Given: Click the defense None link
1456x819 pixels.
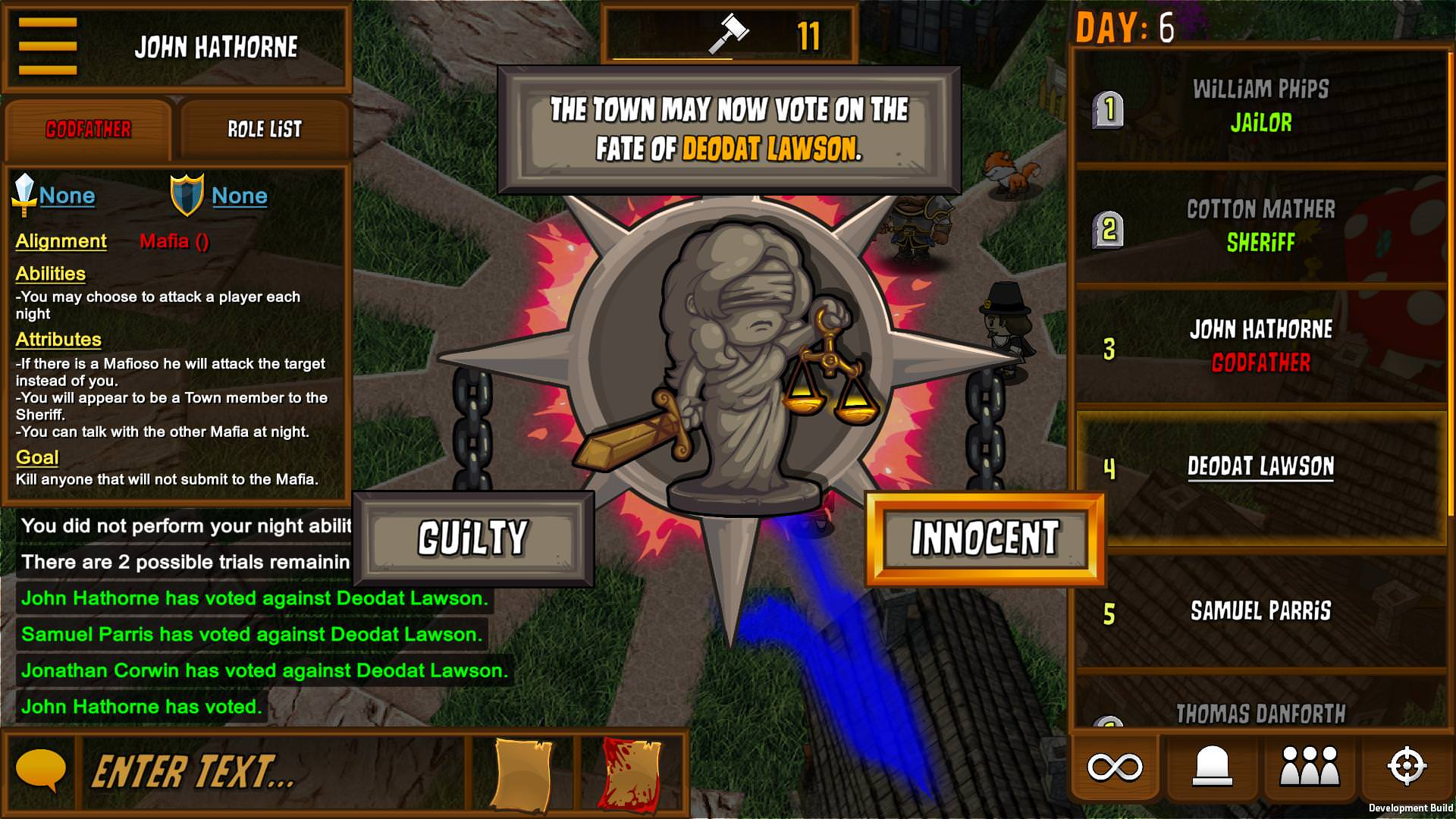Looking at the screenshot, I should (x=239, y=195).
